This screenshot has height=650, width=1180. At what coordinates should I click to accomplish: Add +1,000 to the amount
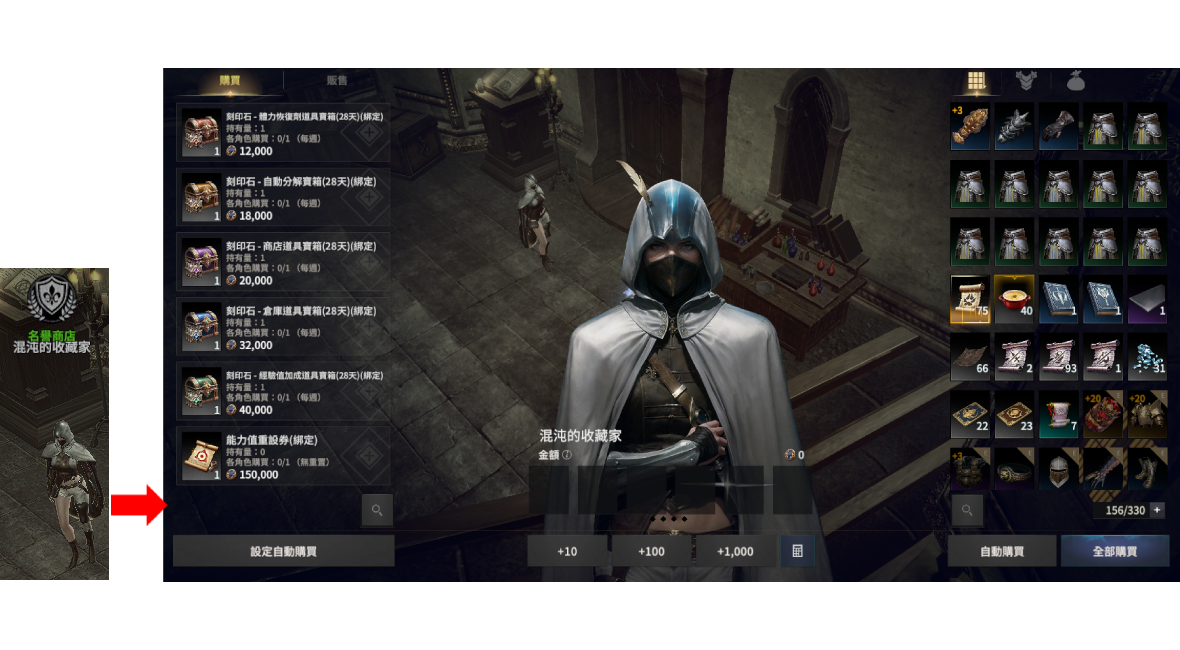click(x=735, y=551)
